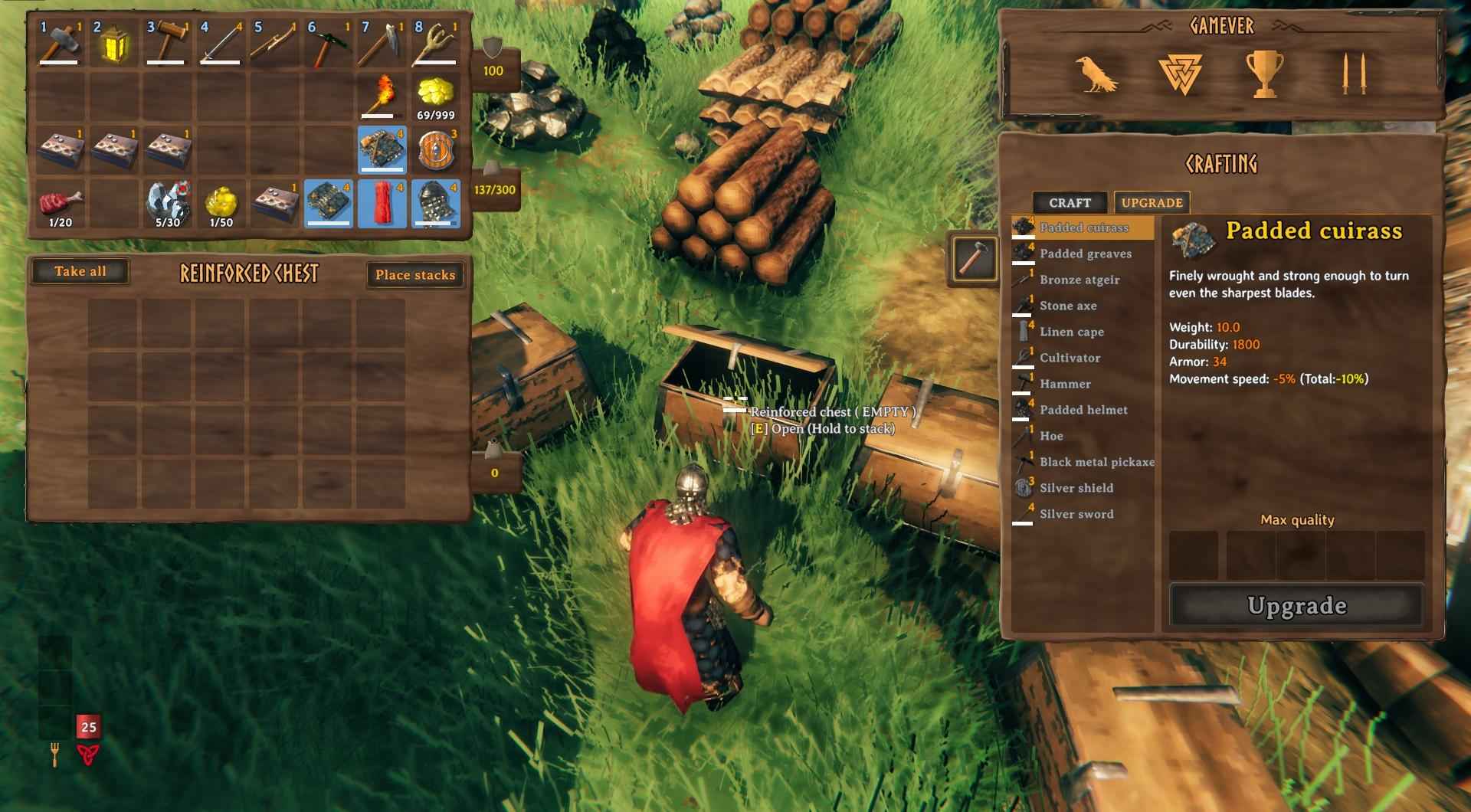Image resolution: width=1471 pixels, height=812 pixels.
Task: Choose the Silver shield entry
Action: [1076, 488]
